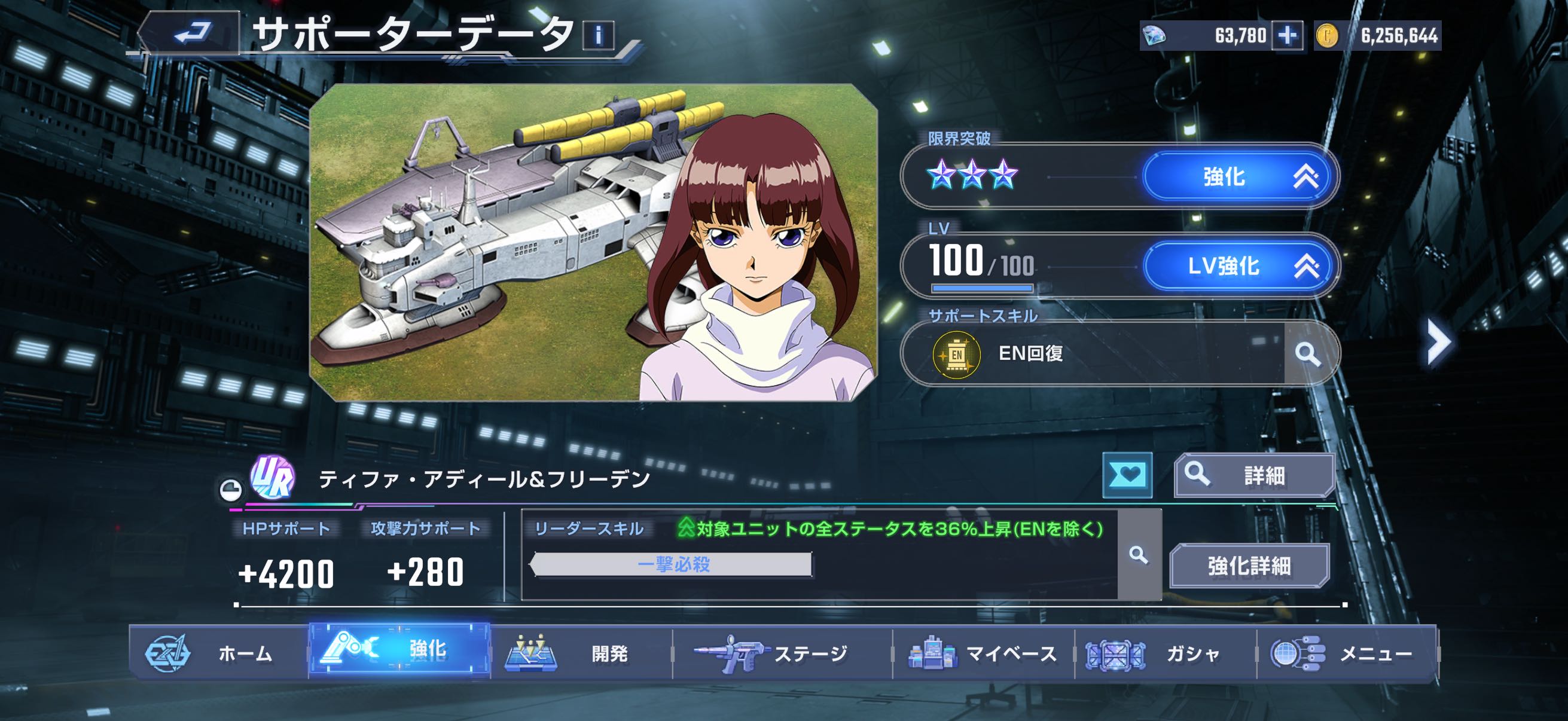Switch to マイベース
This screenshot has width=1568, height=721.
[983, 653]
